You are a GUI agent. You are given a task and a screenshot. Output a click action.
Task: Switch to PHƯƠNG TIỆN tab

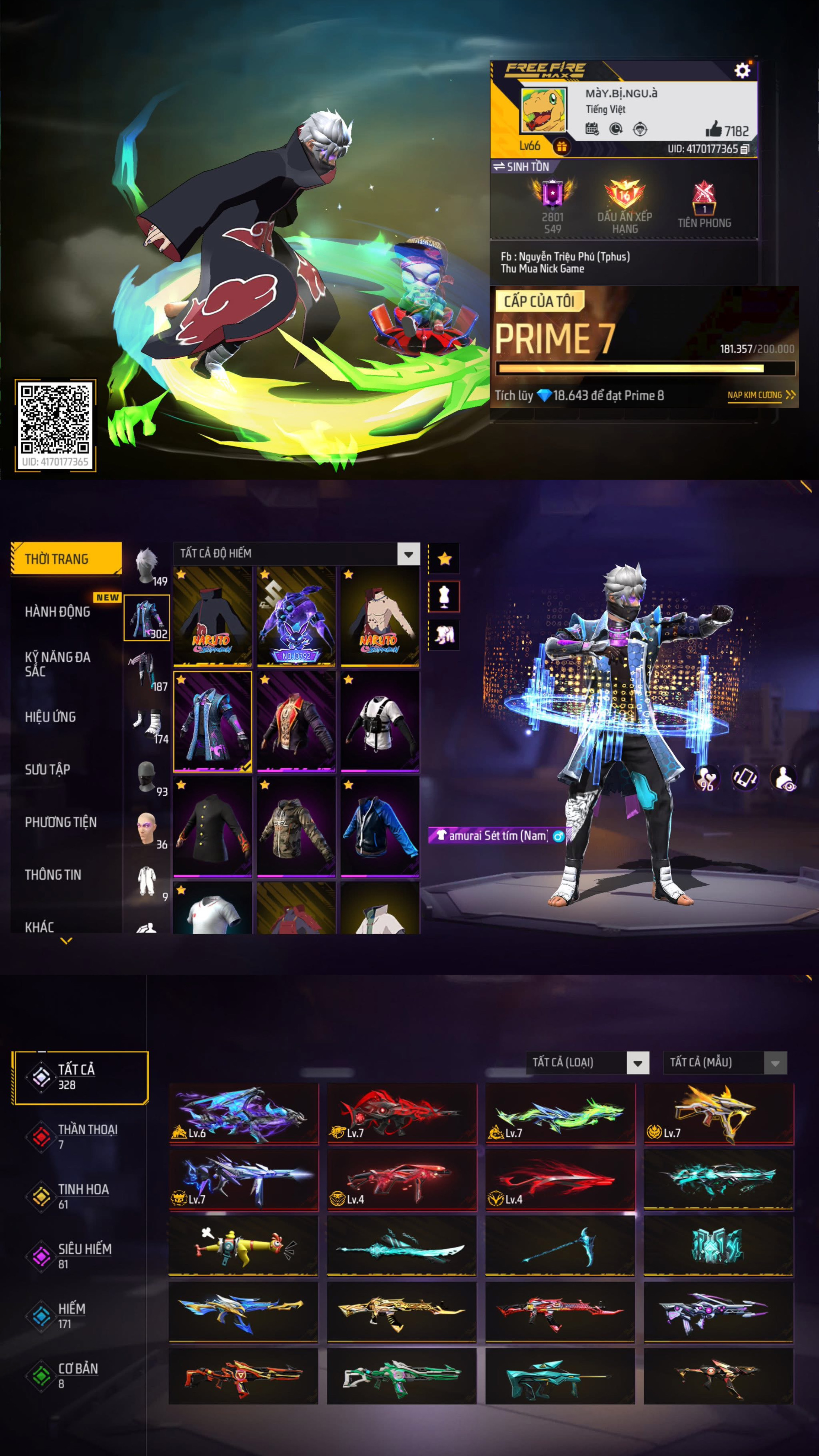click(x=60, y=822)
